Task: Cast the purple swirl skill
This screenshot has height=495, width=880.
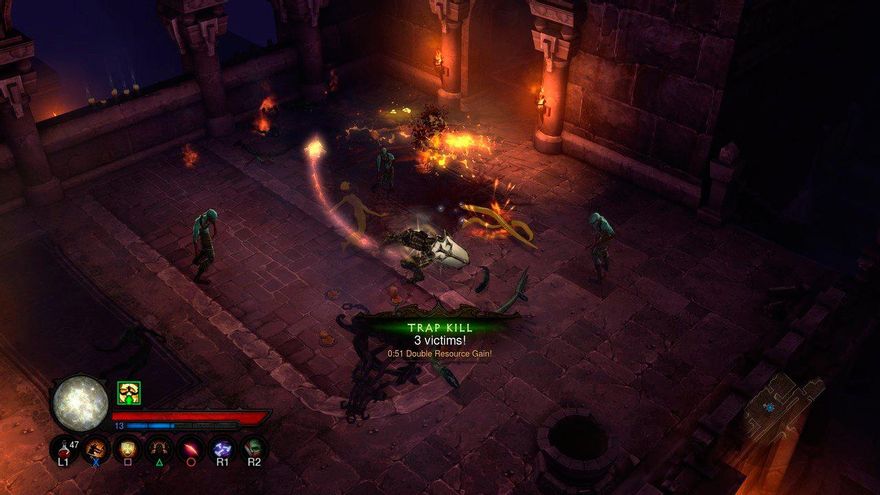Action: (x=222, y=449)
